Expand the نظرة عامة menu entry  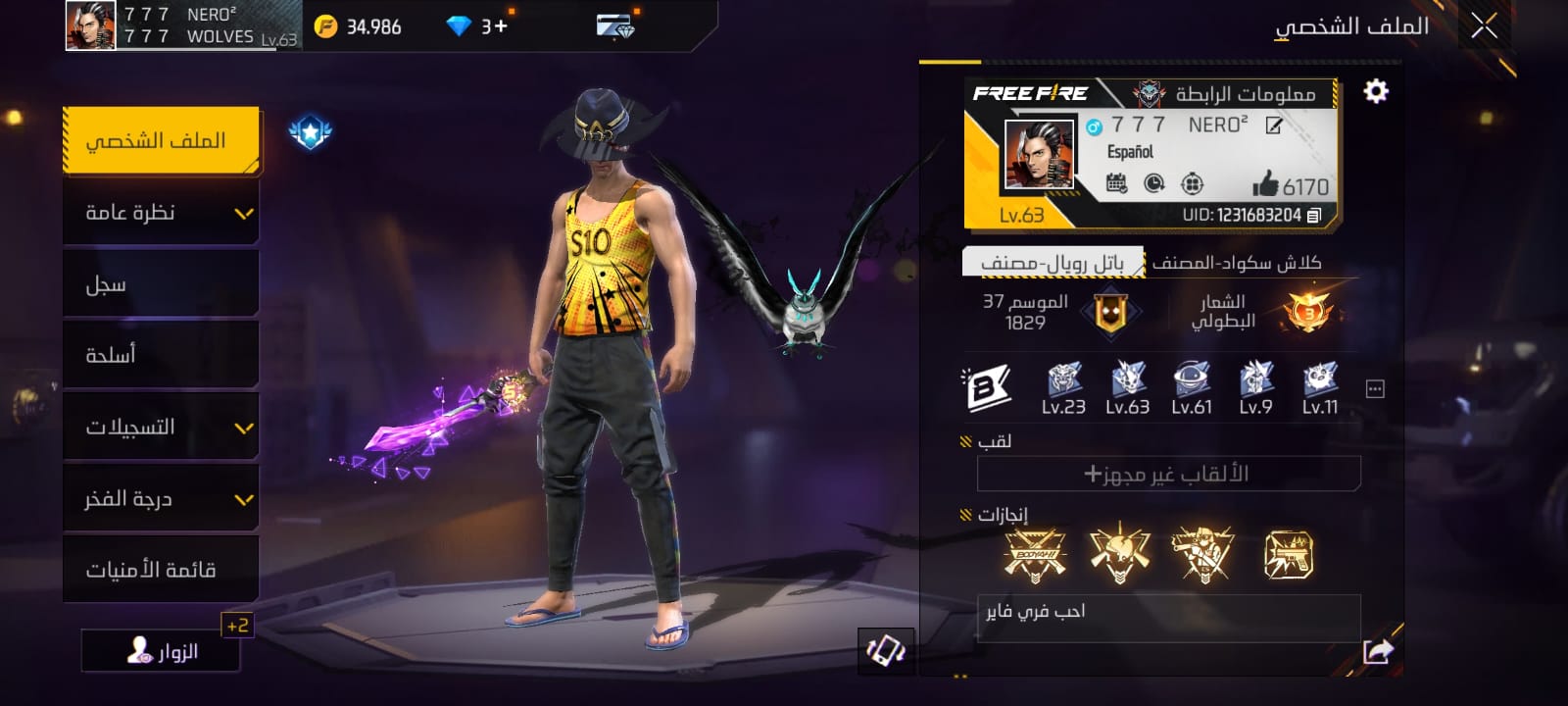point(161,213)
